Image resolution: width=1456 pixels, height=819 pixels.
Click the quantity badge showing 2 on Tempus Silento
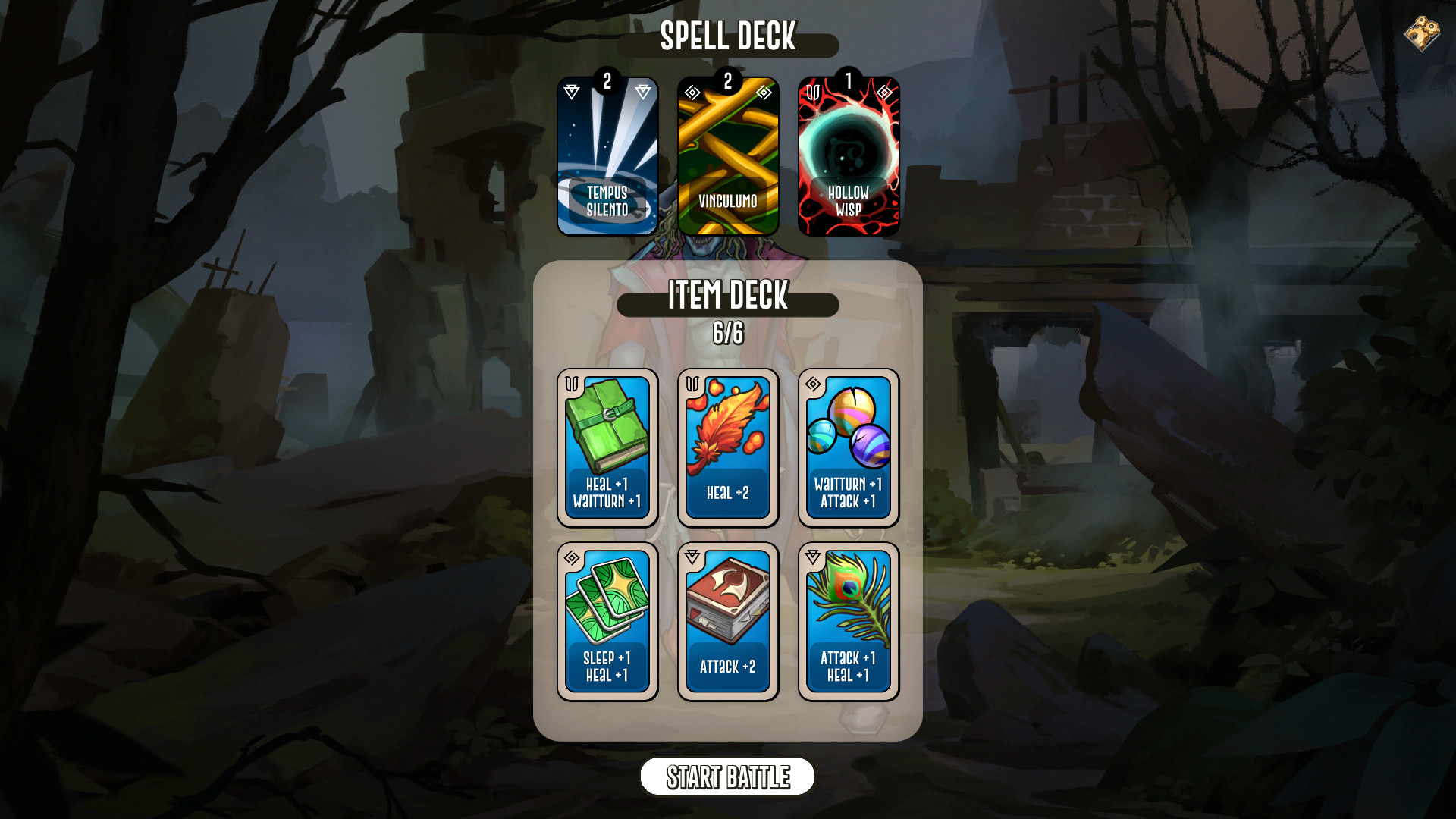tap(607, 81)
